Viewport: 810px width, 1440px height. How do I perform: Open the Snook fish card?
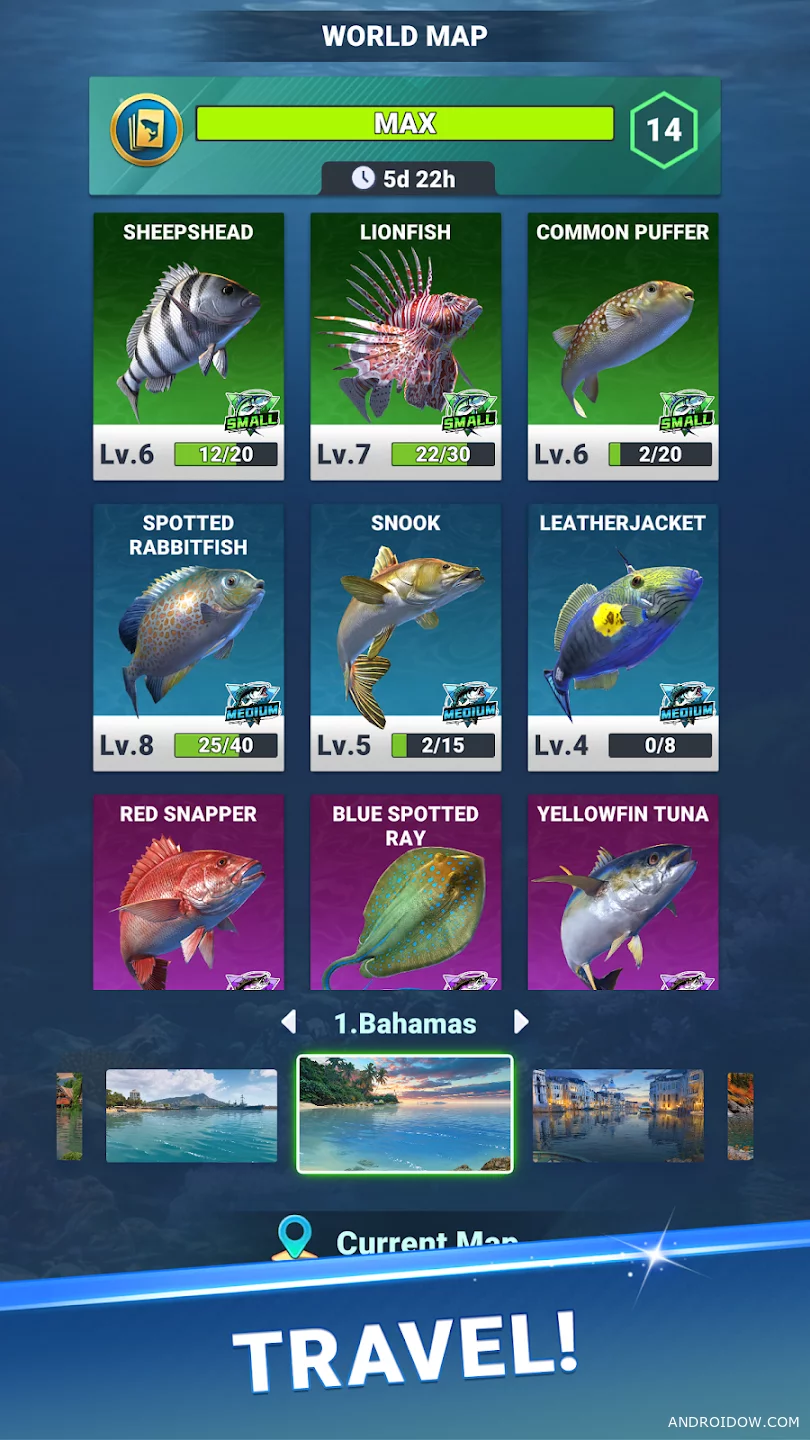pos(405,637)
